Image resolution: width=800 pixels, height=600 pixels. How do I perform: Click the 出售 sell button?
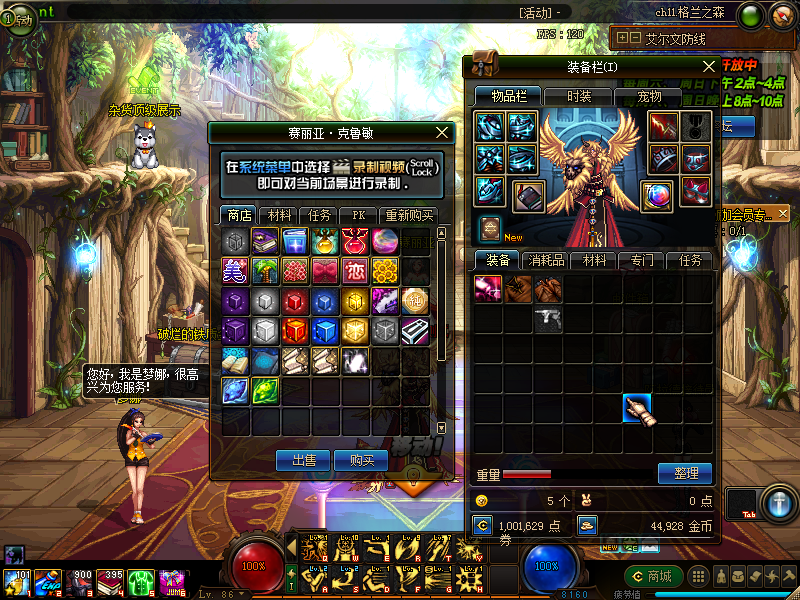coord(303,460)
